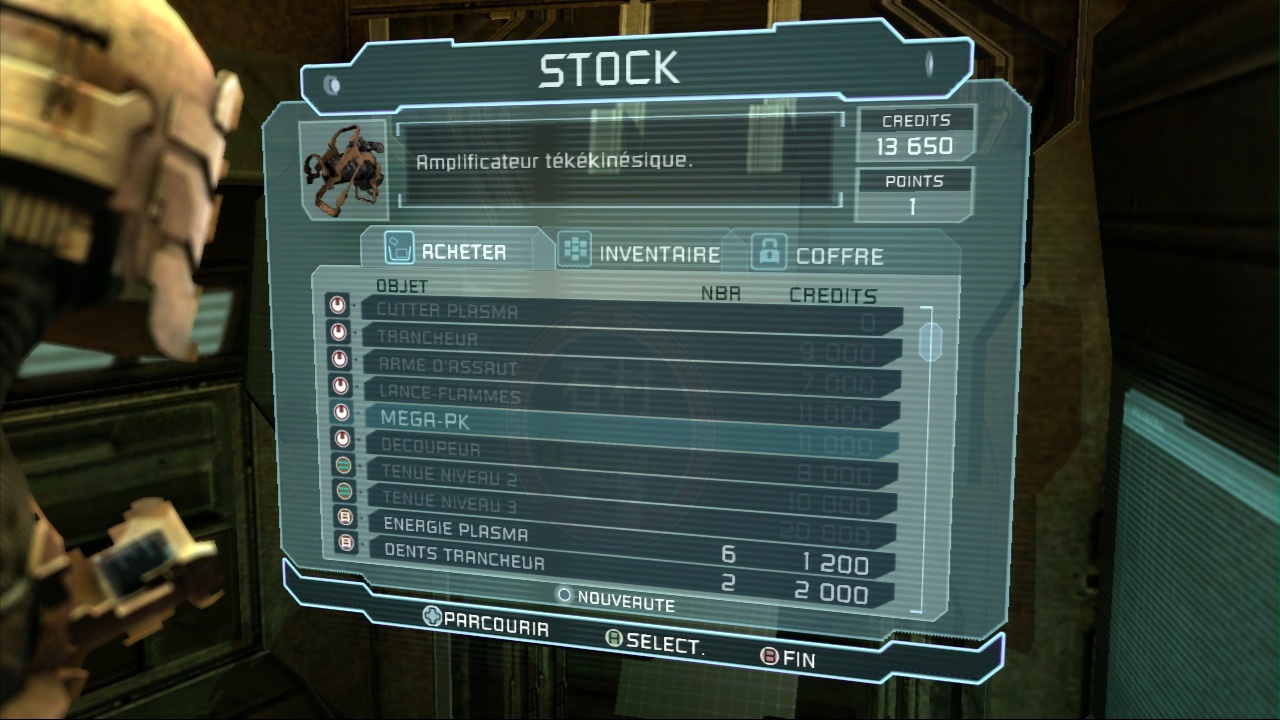Pick the Lance-Flammes entry
The image size is (1280, 720).
(450, 395)
